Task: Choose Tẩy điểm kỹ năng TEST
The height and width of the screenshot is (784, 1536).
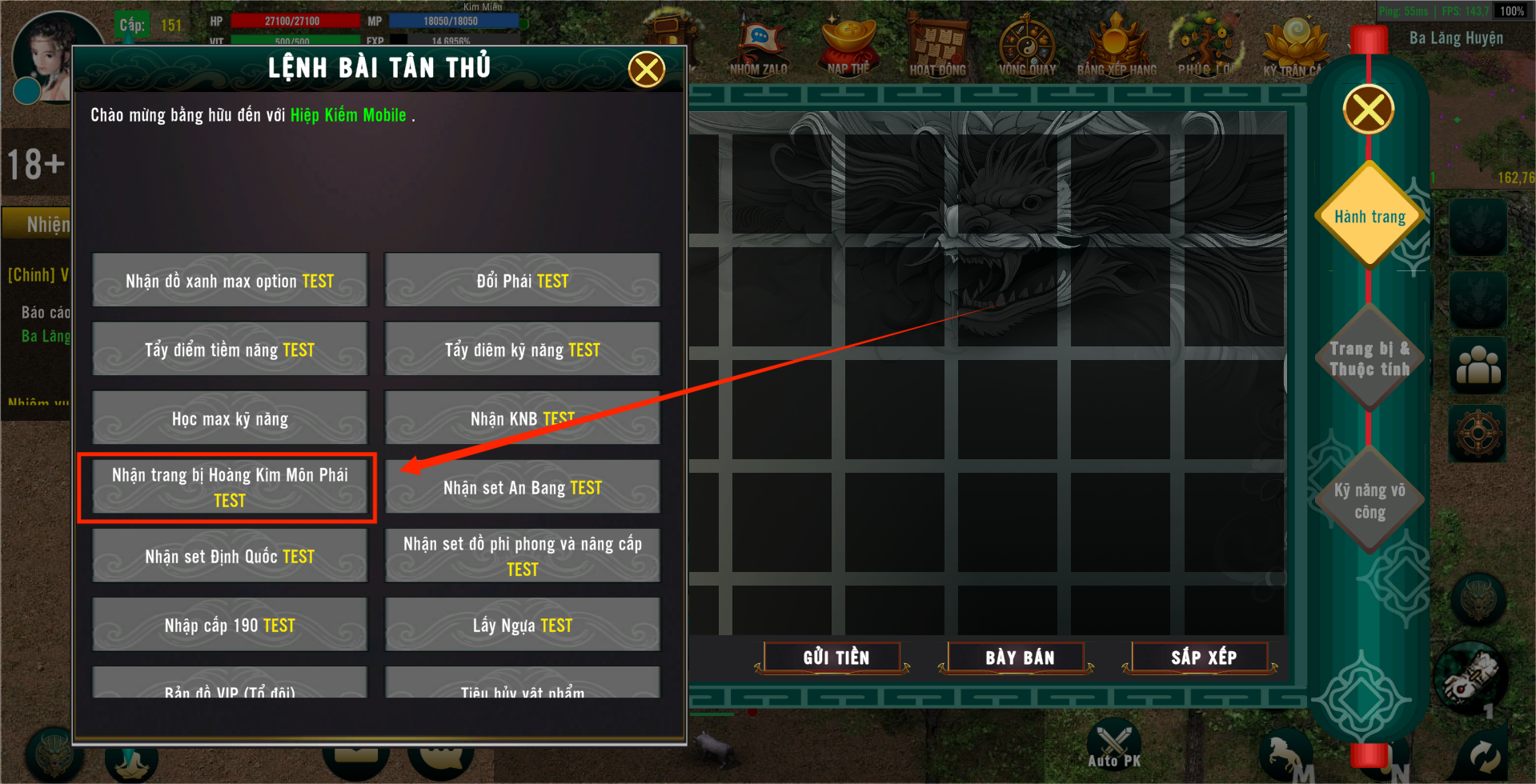Action: click(522, 350)
